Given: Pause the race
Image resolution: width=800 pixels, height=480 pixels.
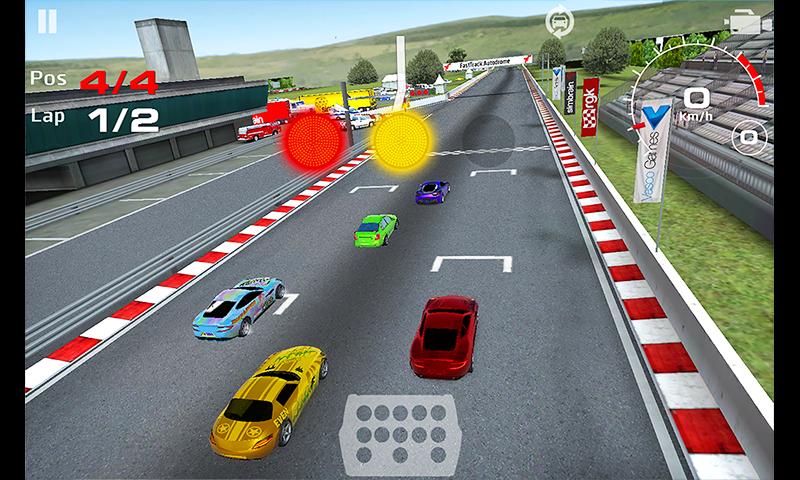Looking at the screenshot, I should pos(46,22).
